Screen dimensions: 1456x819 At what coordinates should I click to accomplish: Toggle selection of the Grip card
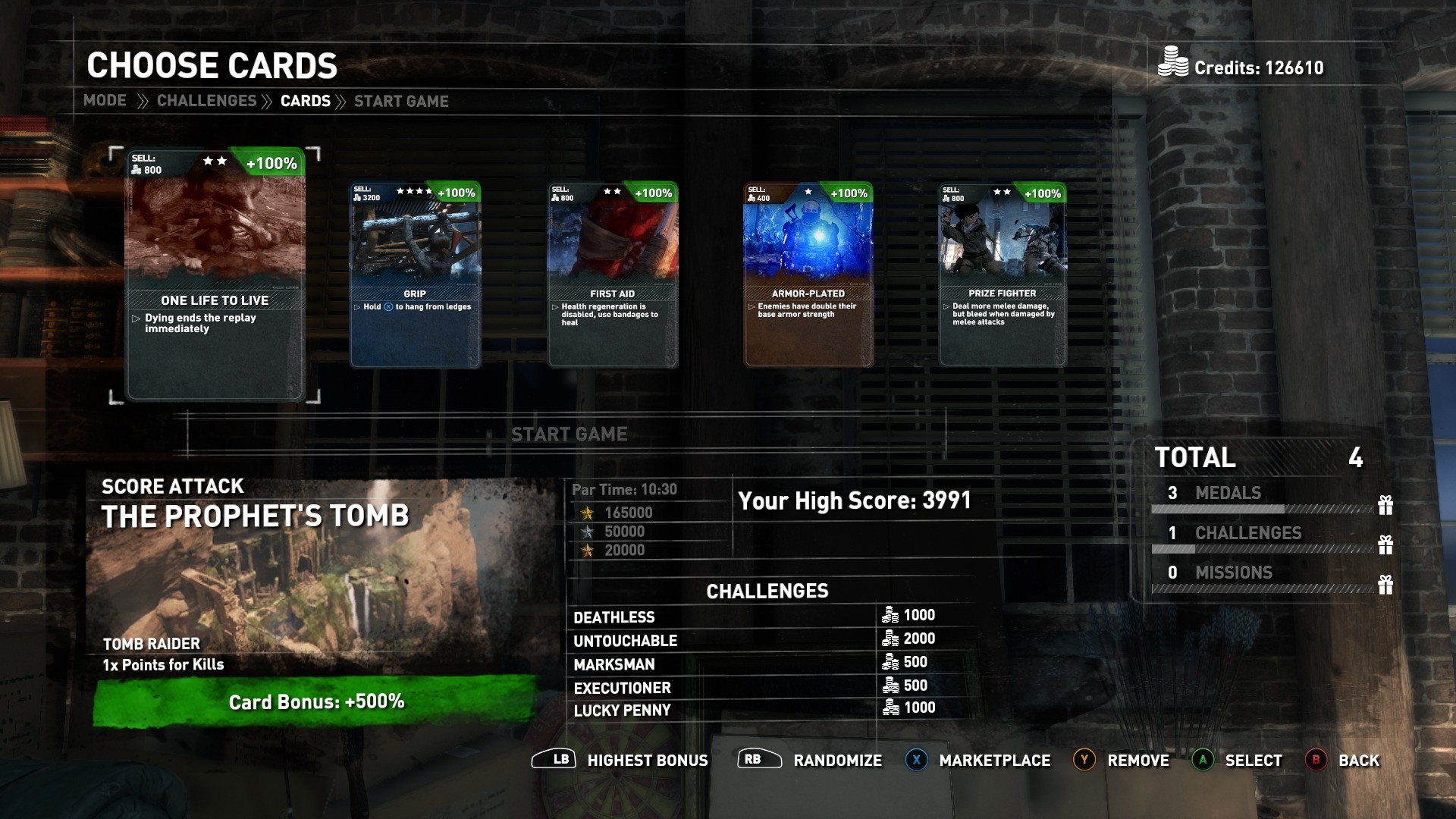point(416,273)
